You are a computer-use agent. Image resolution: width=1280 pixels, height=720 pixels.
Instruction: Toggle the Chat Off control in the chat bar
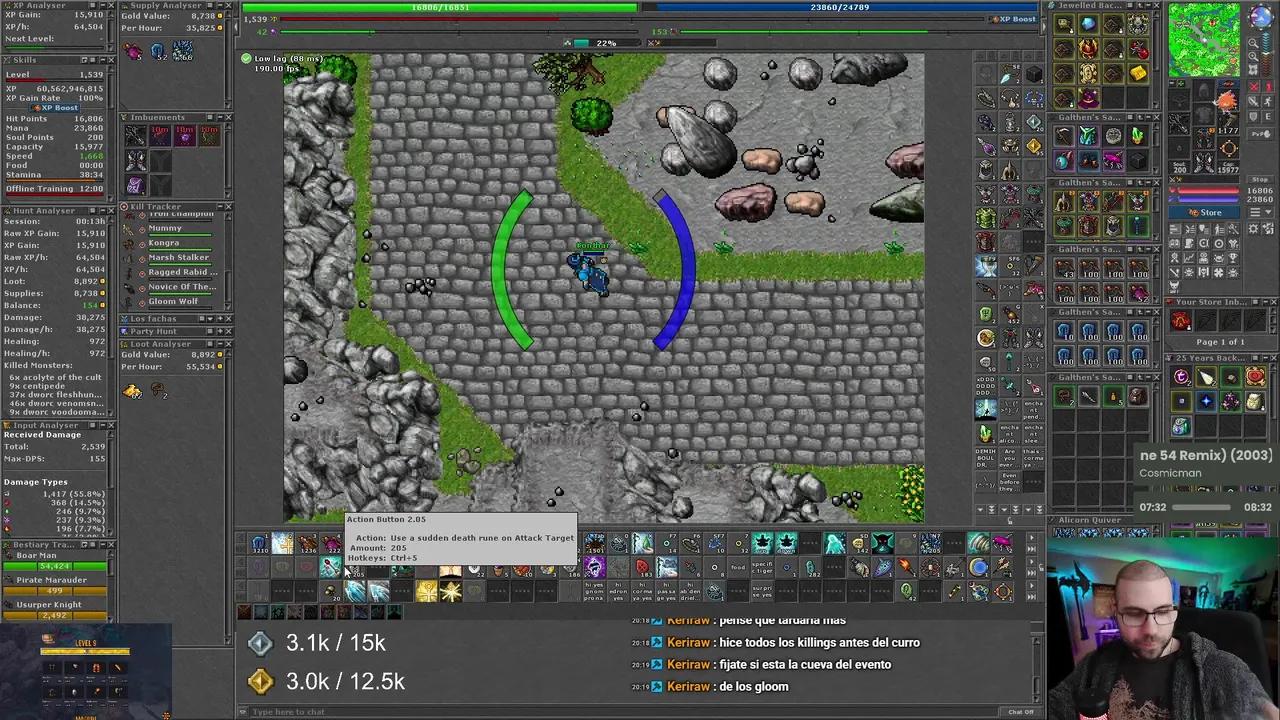1021,711
